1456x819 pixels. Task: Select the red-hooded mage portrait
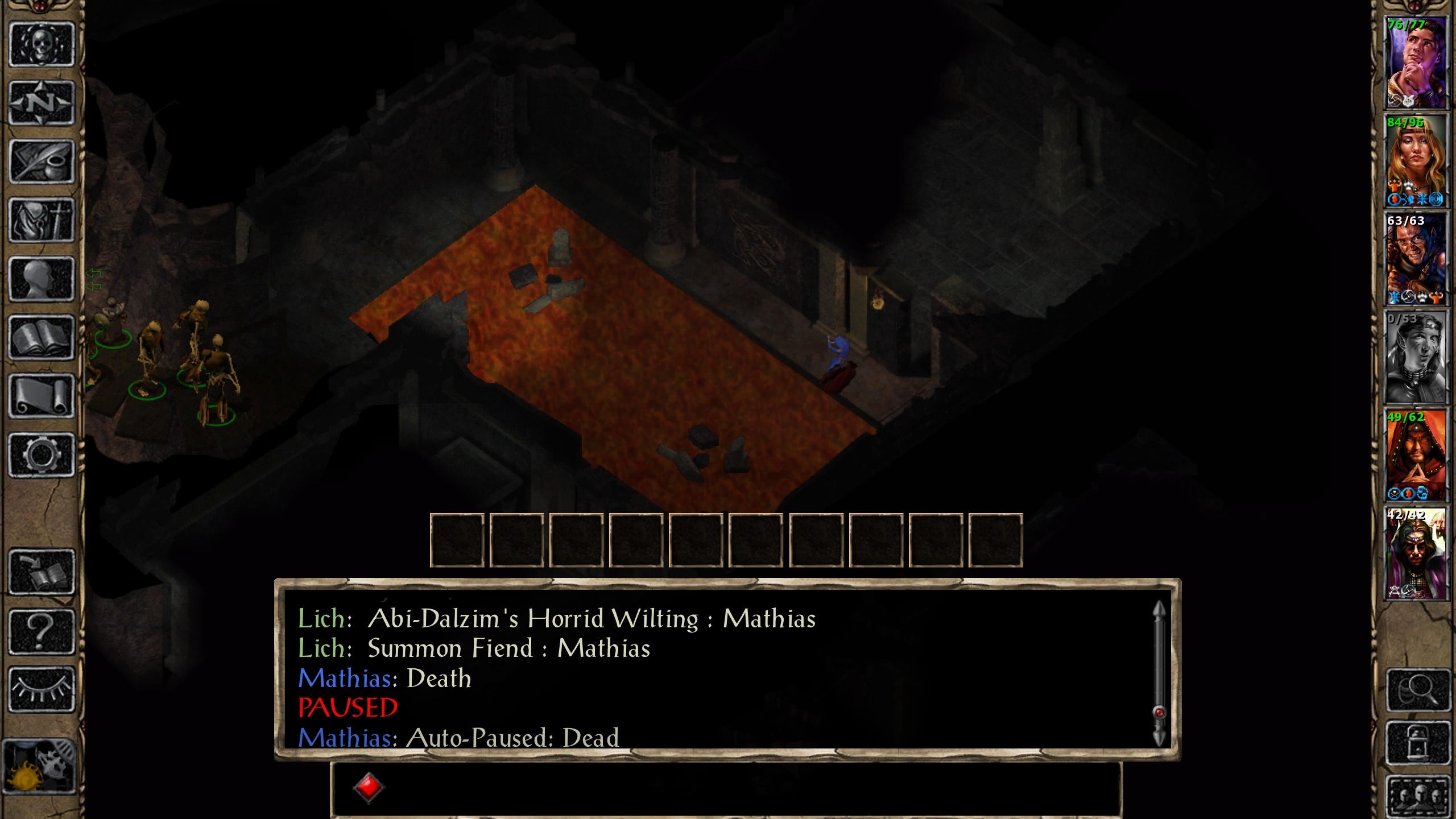pos(1415,456)
